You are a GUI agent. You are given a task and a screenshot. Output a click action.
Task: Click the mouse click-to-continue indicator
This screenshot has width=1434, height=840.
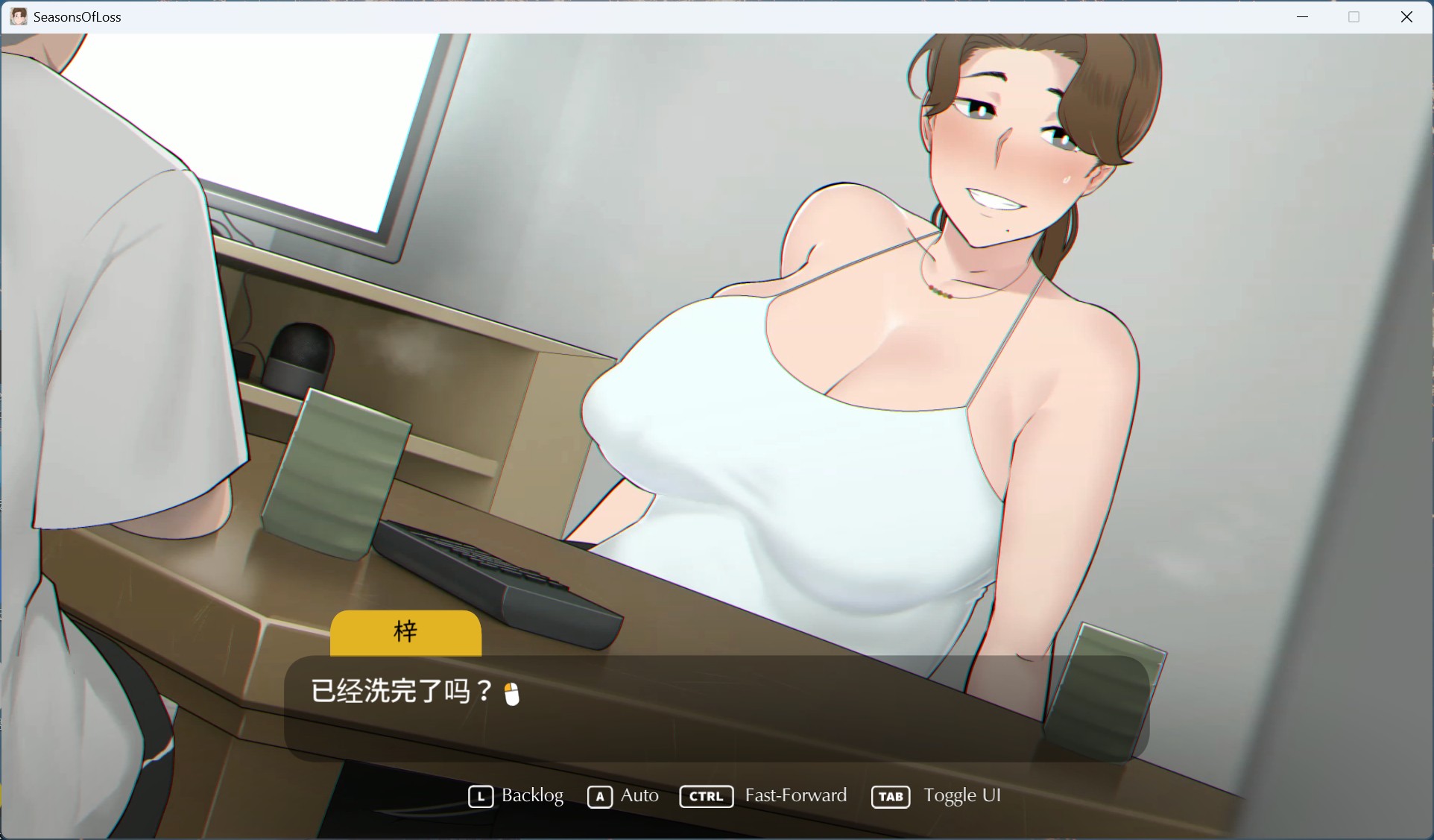pyautogui.click(x=511, y=693)
